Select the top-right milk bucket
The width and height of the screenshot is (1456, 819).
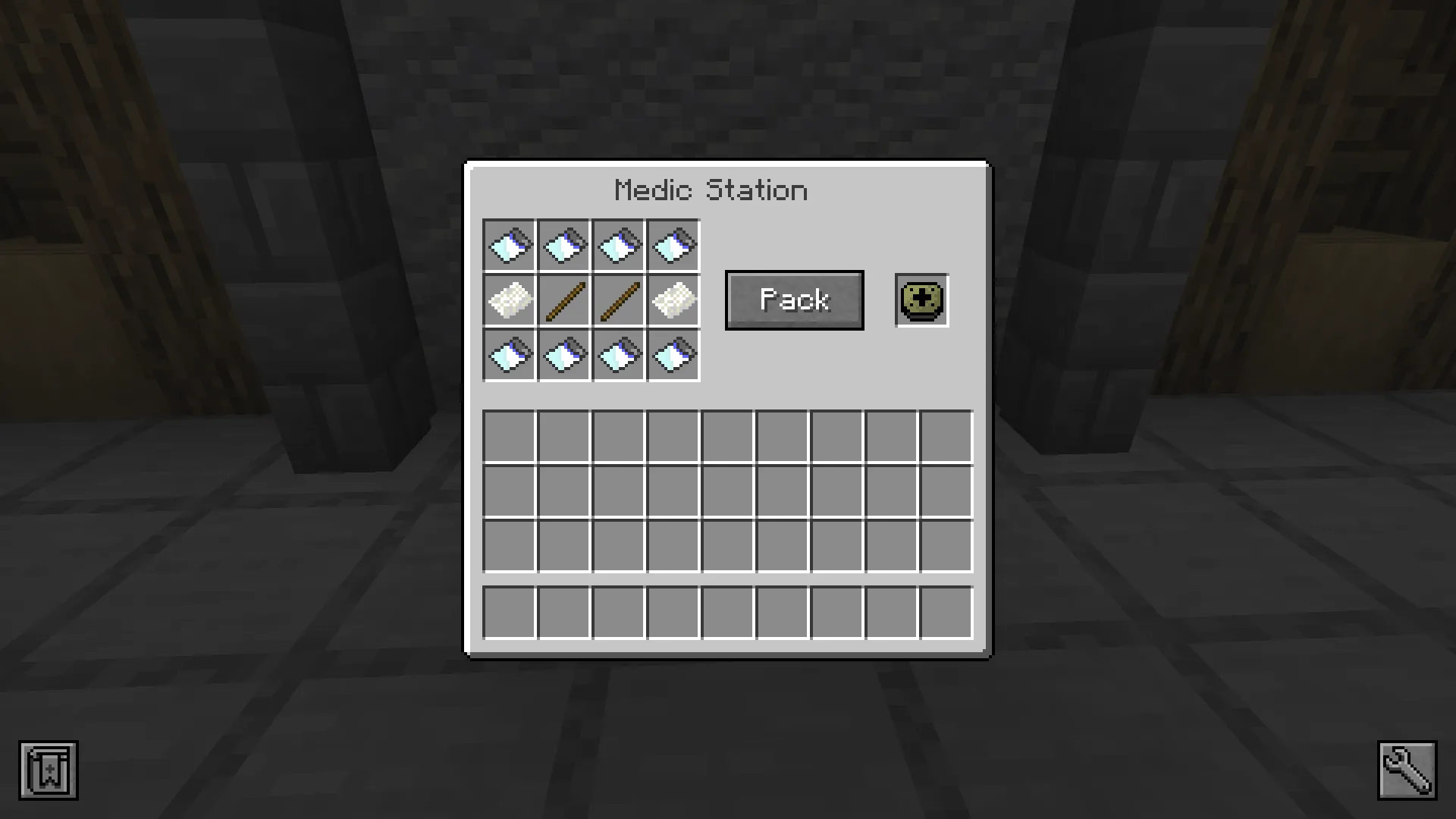click(673, 244)
